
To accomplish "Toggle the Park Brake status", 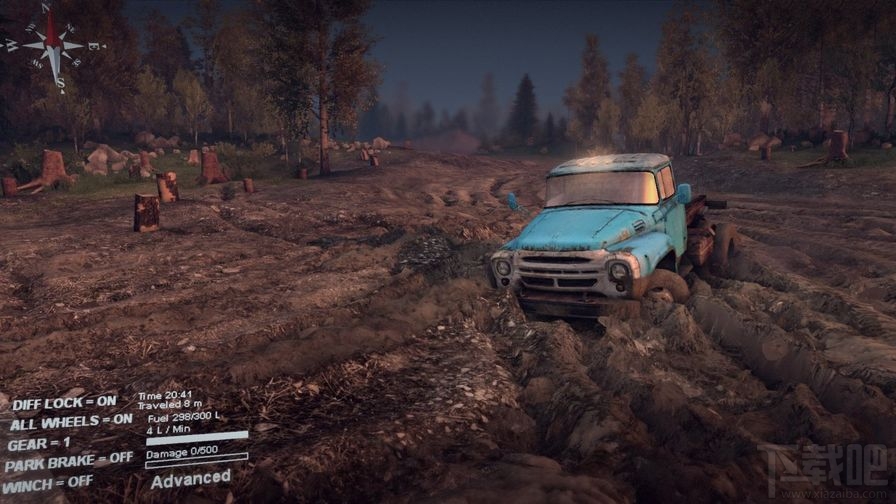I will point(68,460).
